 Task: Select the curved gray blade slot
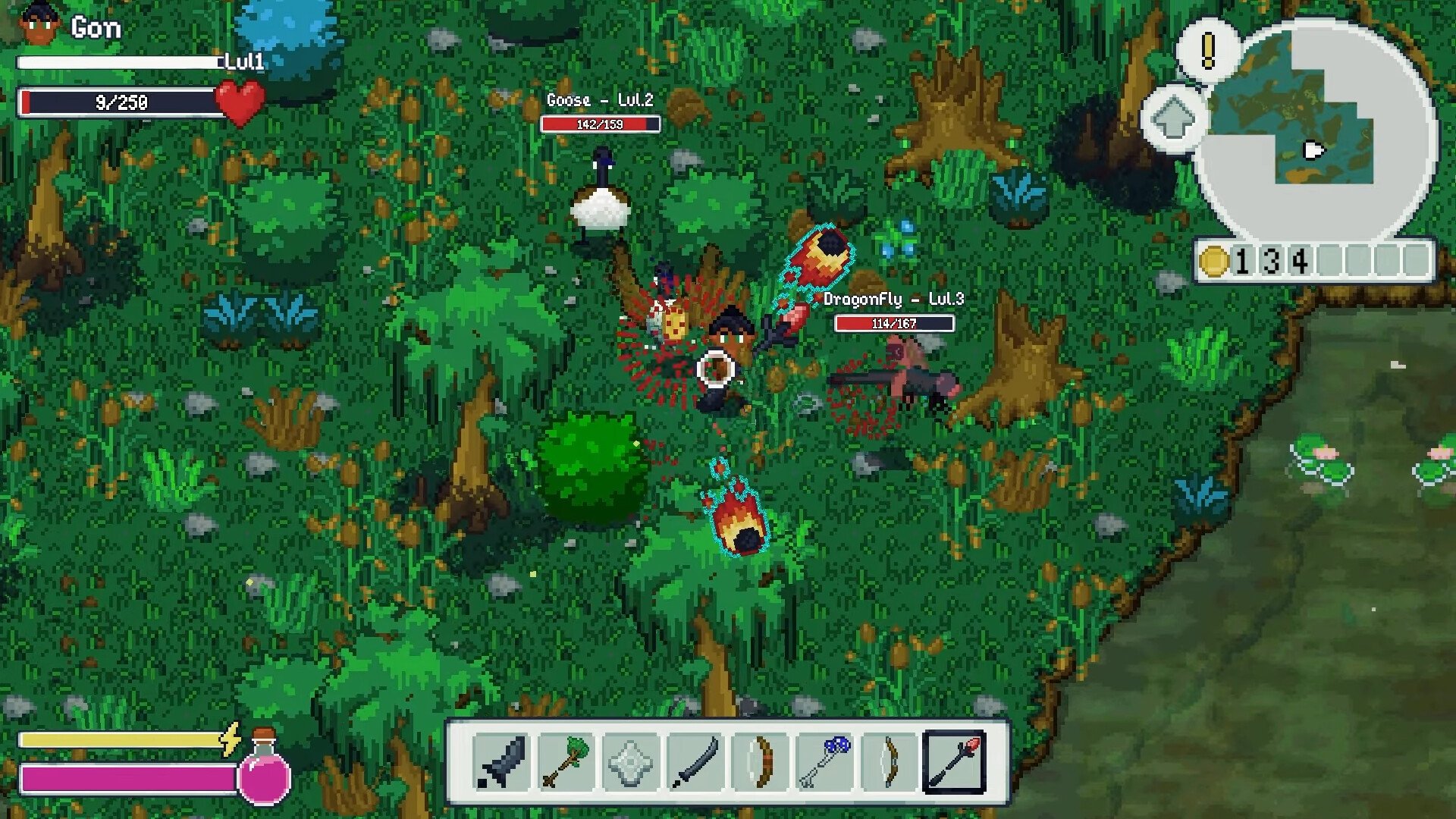(x=695, y=761)
